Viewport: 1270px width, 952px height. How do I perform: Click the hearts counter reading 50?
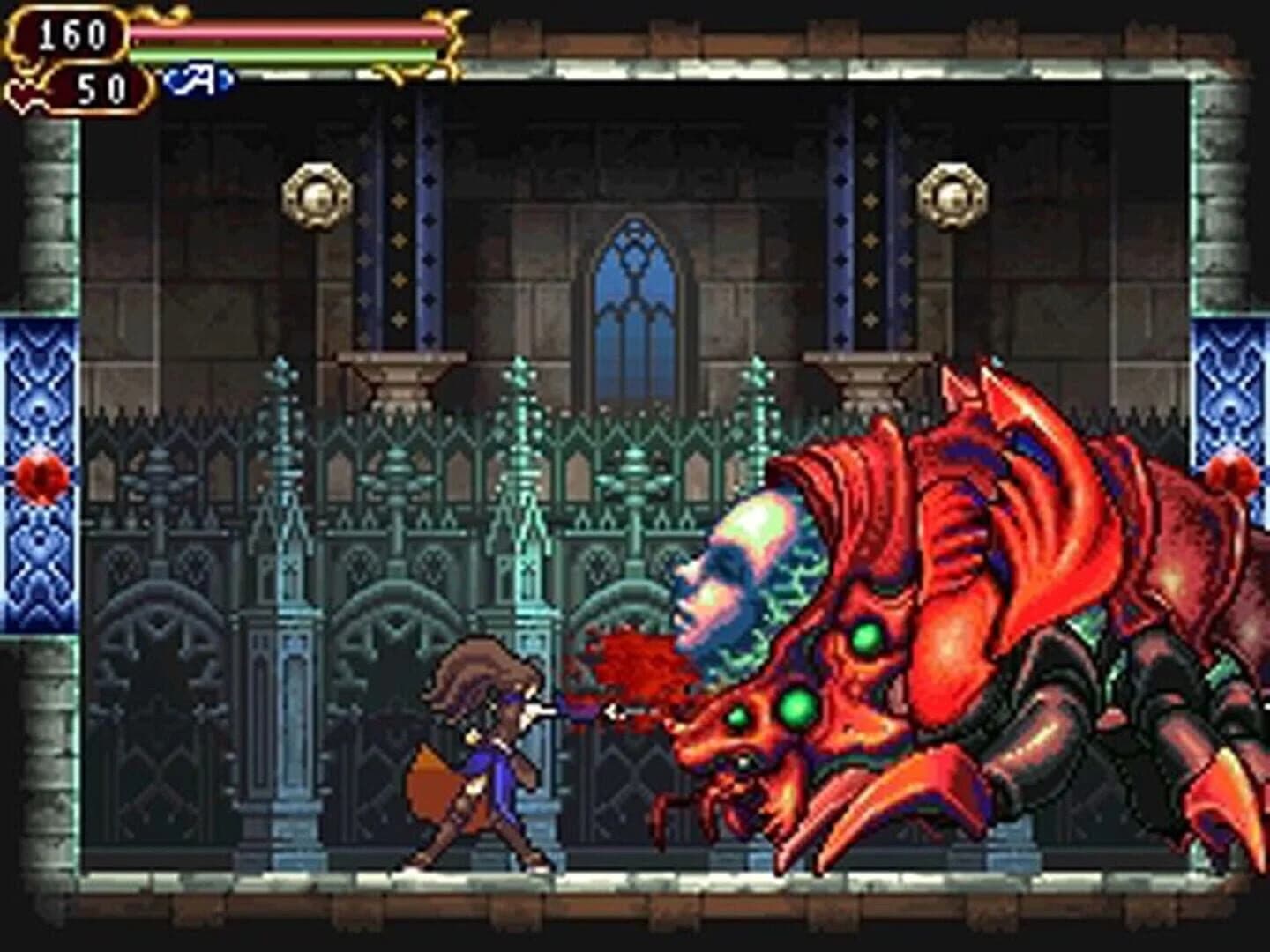pos(97,87)
